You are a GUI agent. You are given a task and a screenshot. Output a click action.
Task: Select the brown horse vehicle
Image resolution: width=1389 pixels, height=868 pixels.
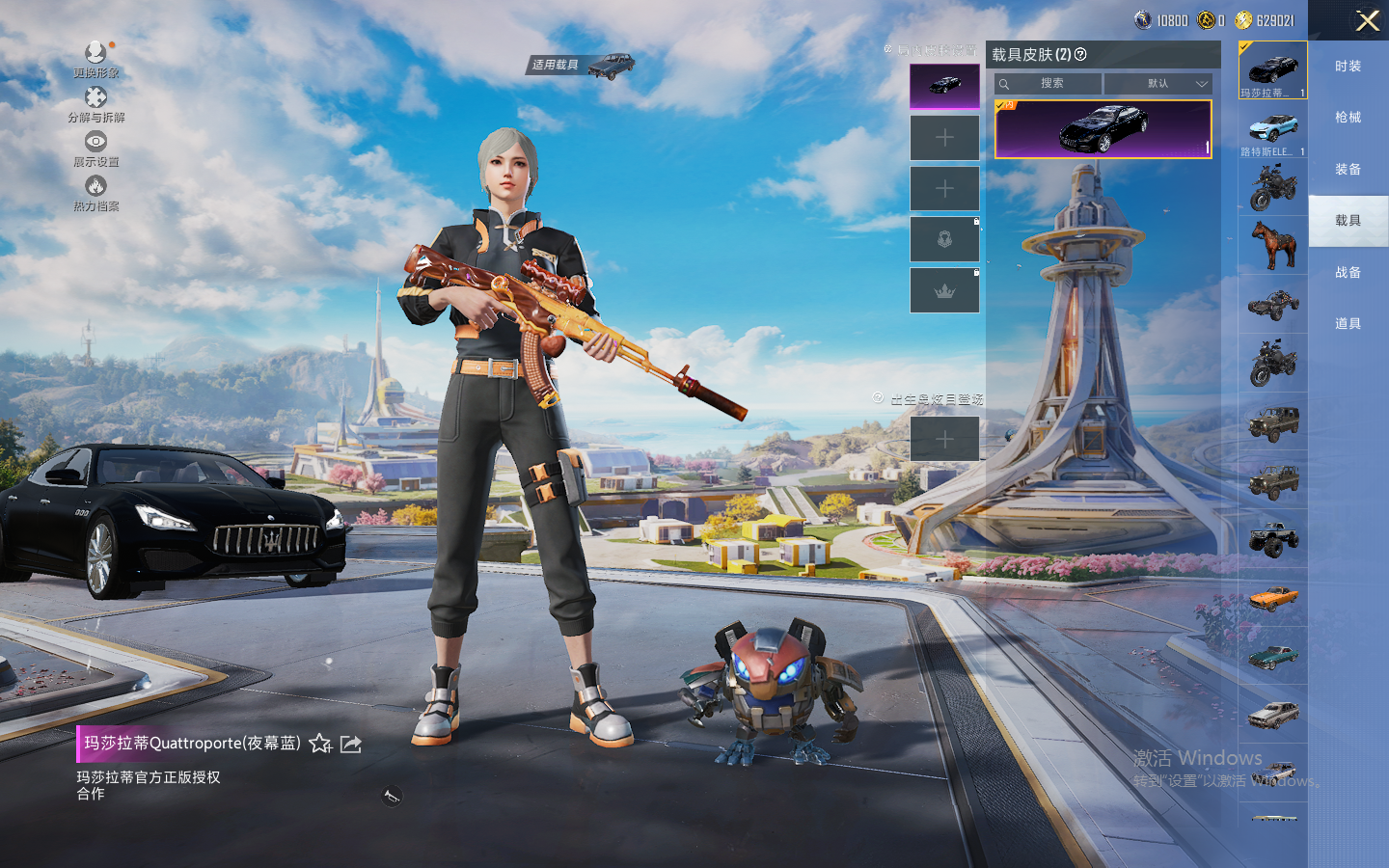(x=1273, y=245)
